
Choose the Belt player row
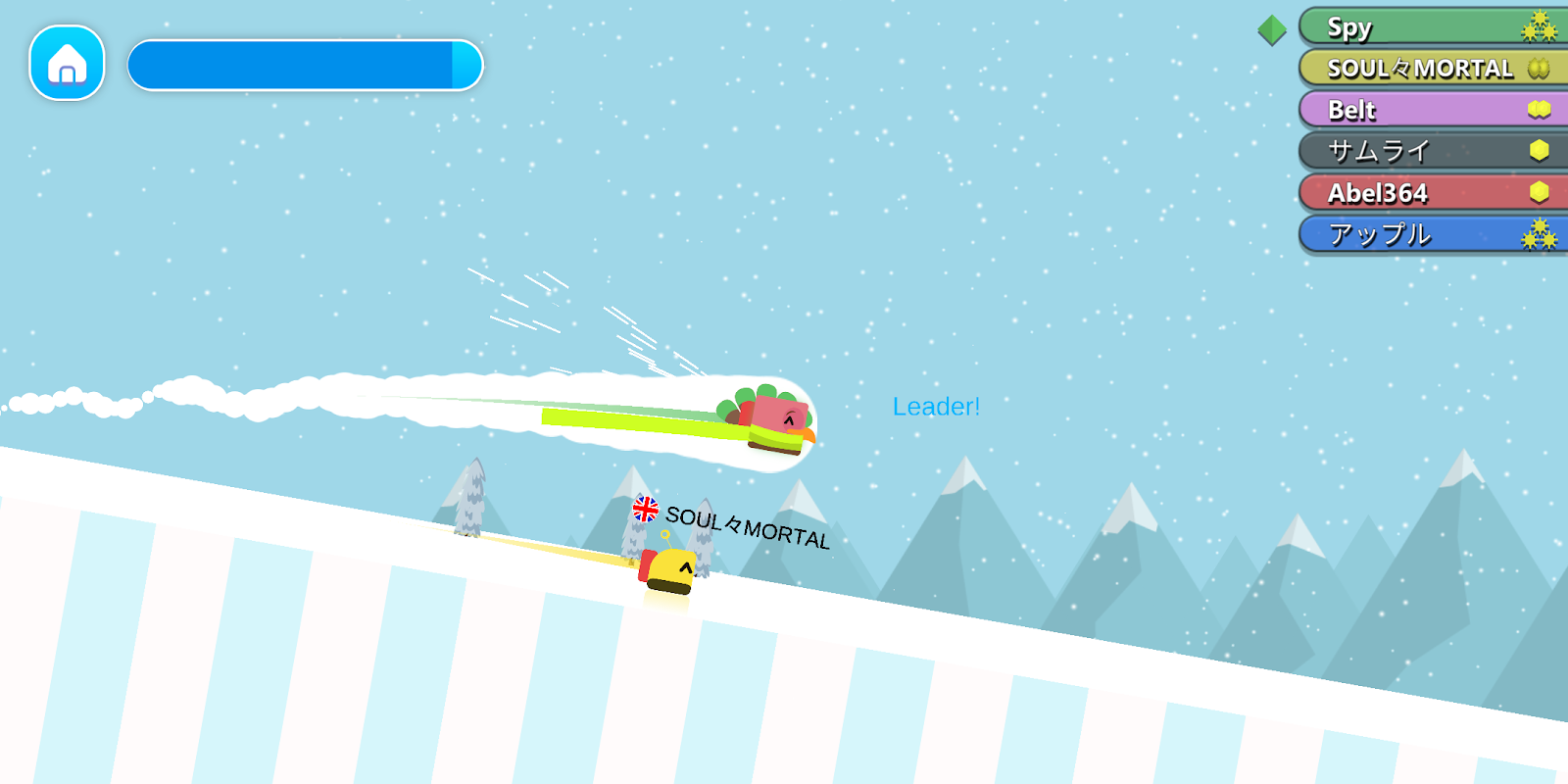click(x=1433, y=109)
